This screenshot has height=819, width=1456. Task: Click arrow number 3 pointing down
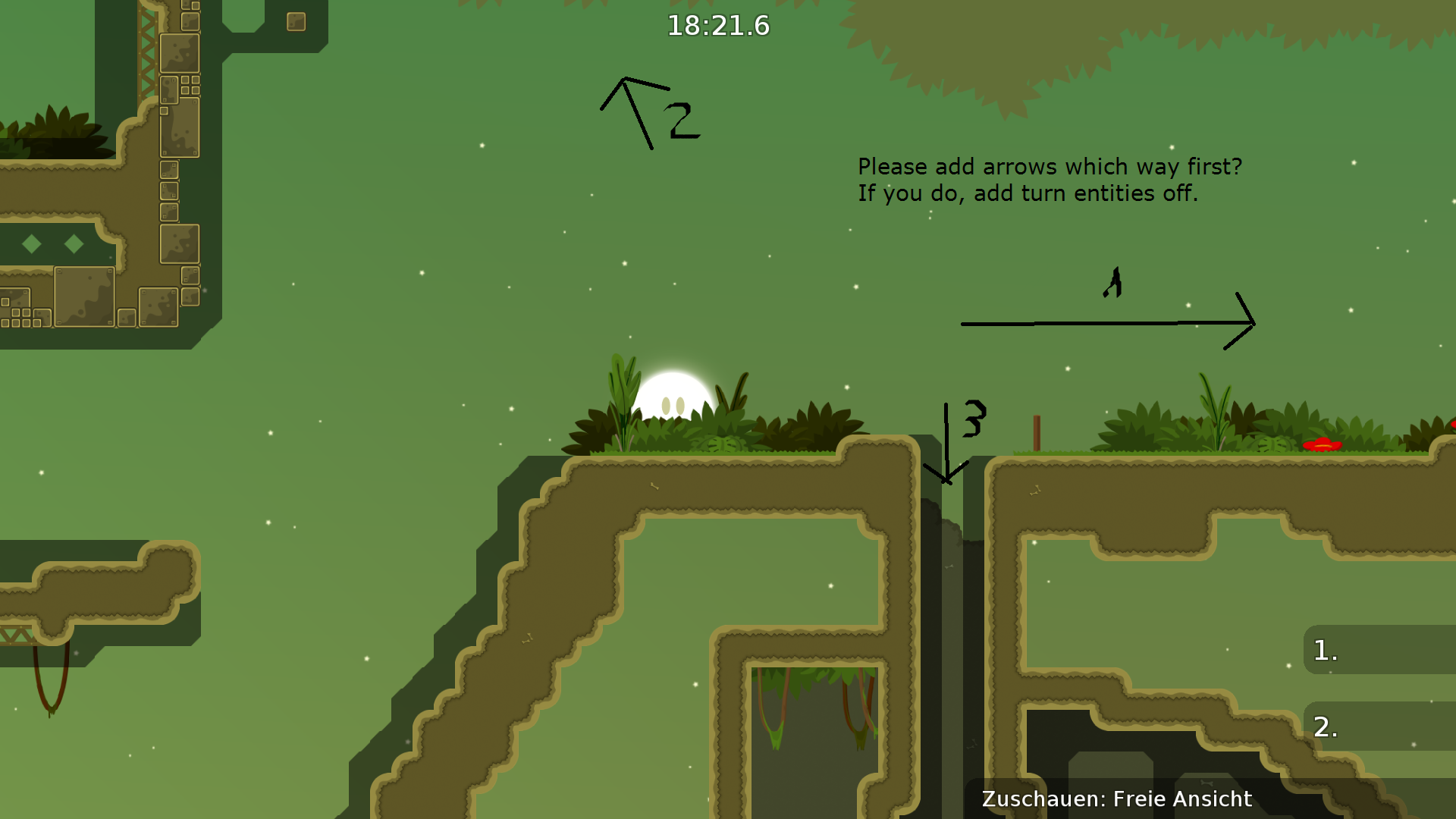click(946, 440)
